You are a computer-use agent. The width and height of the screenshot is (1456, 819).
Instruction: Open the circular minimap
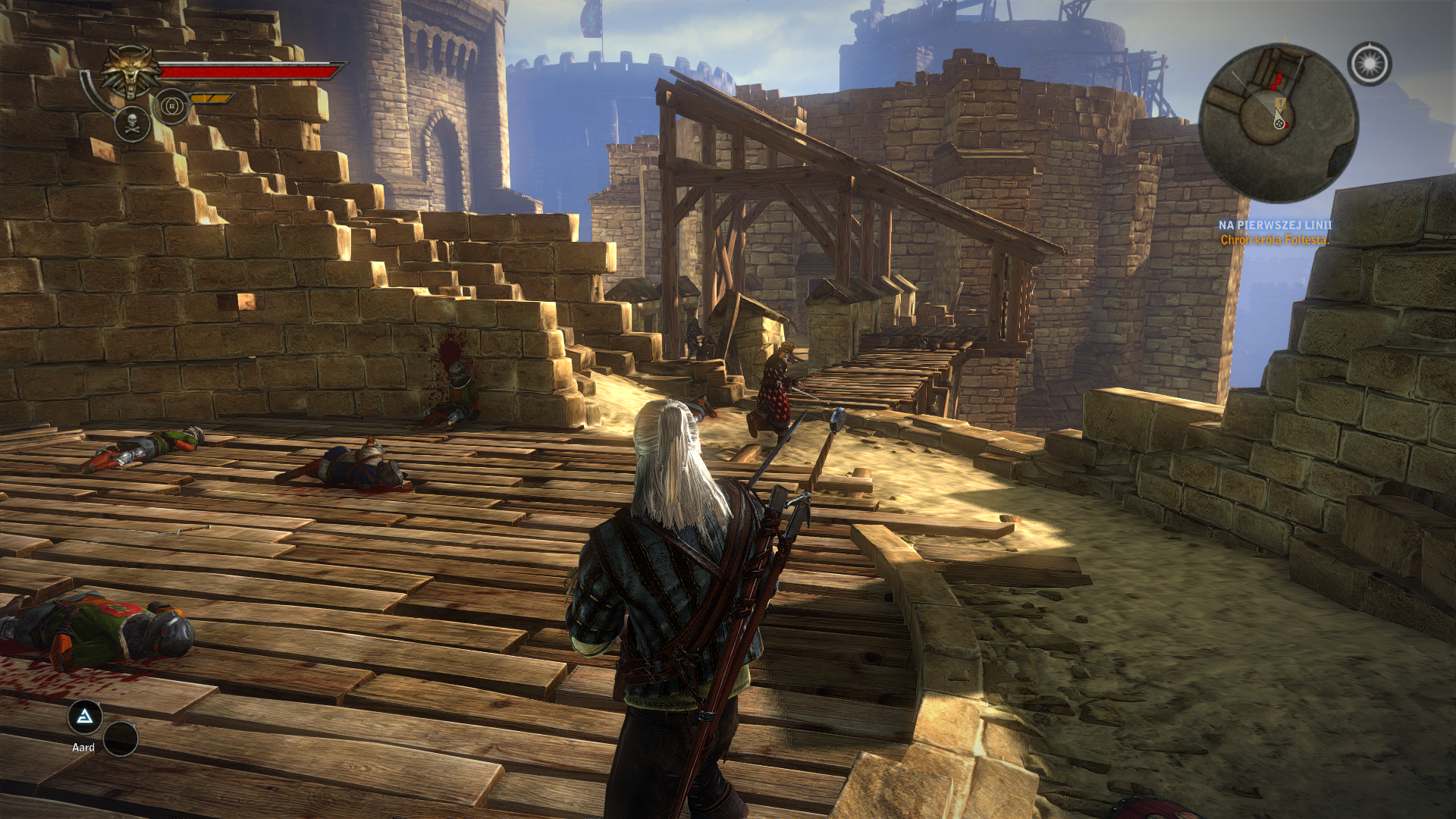pos(1278,123)
